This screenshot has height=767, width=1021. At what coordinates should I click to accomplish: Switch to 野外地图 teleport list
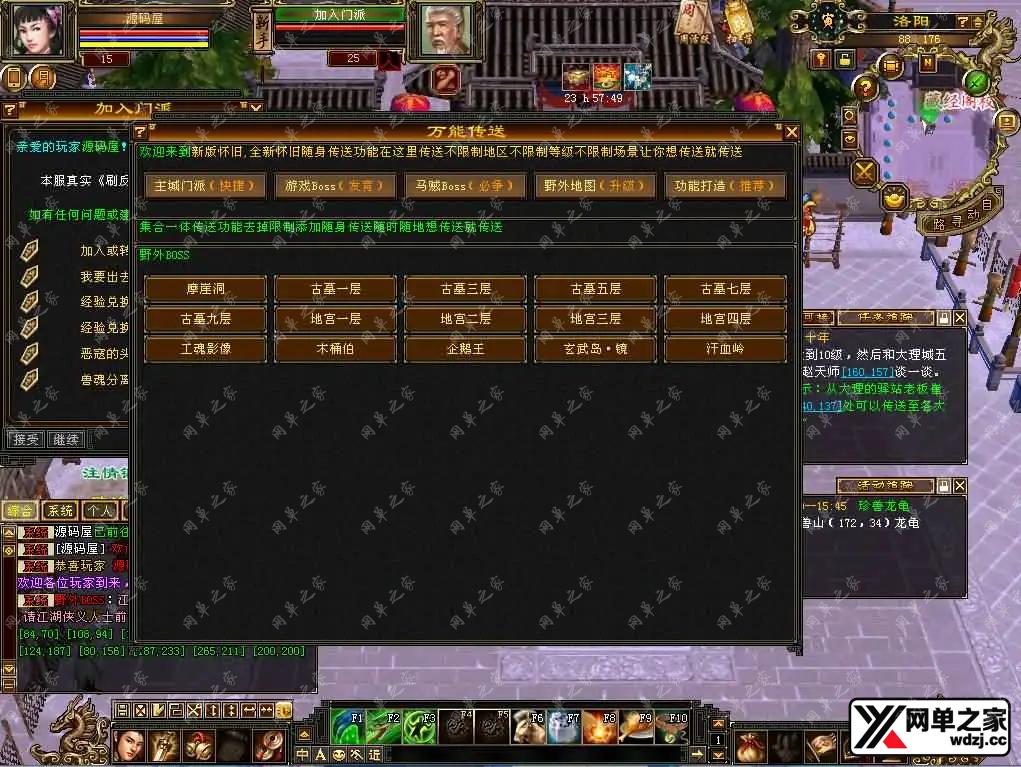595,185
